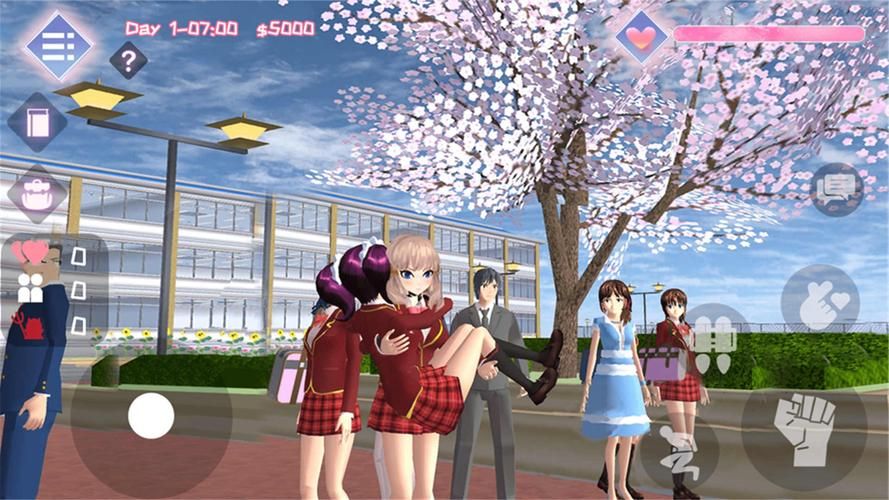This screenshot has height=500, width=889.
Task: Open the backpack bag icon
Action: tap(37, 194)
